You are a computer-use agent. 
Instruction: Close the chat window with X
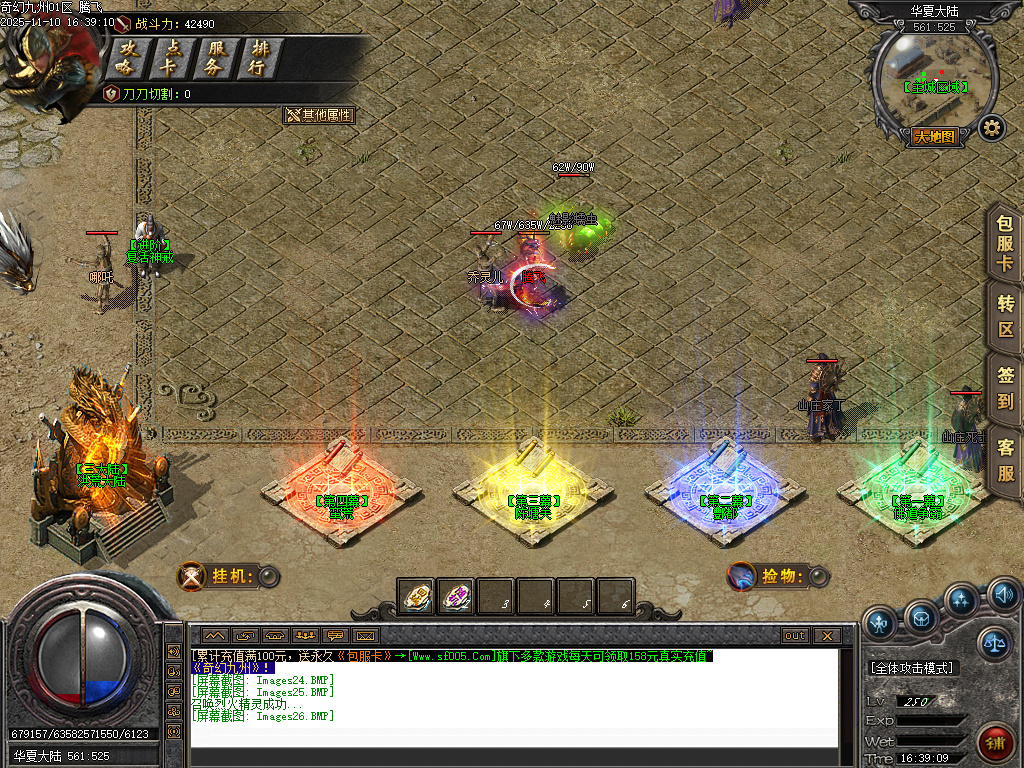826,635
